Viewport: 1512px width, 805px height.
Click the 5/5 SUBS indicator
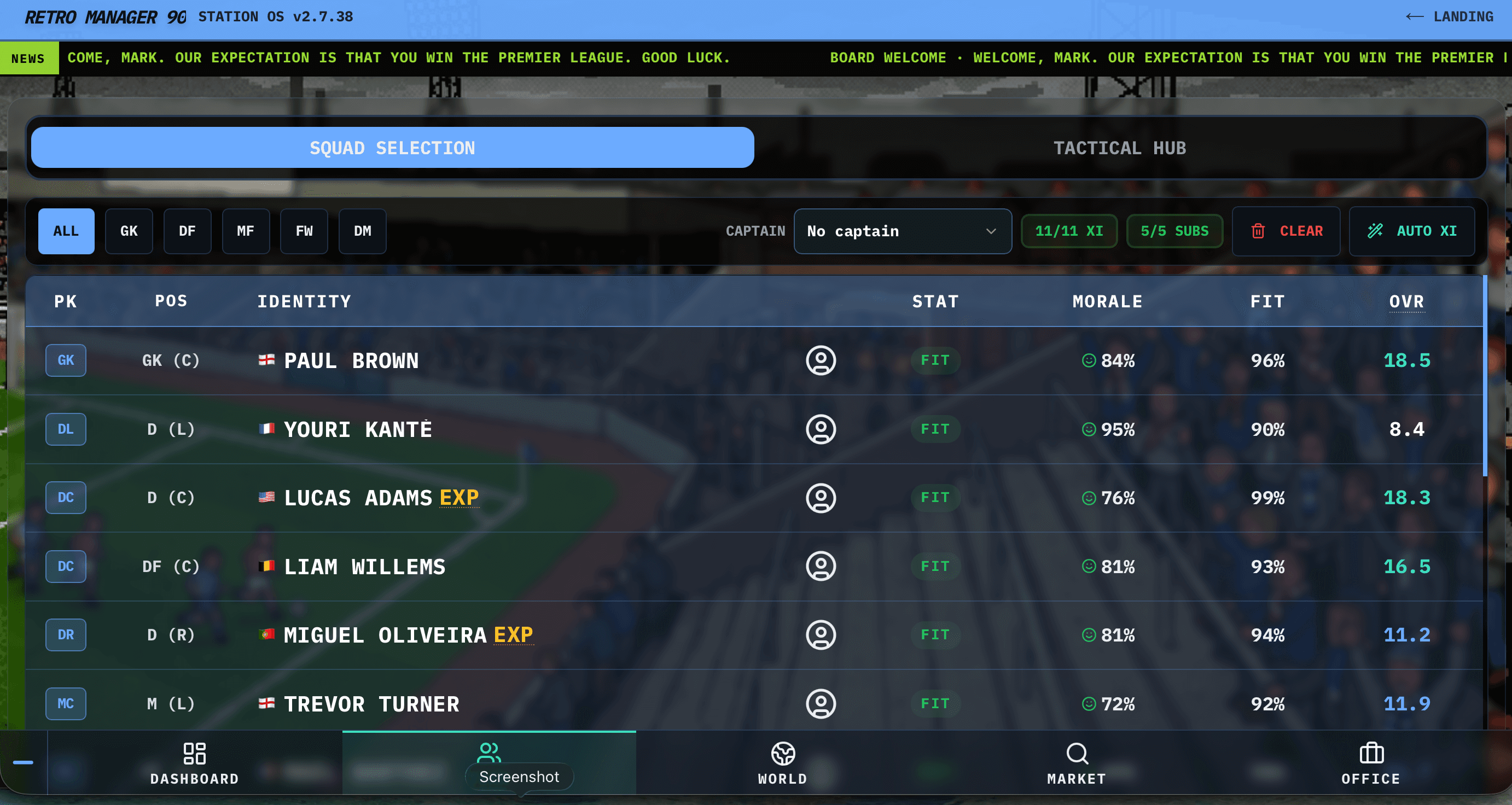tap(1174, 231)
